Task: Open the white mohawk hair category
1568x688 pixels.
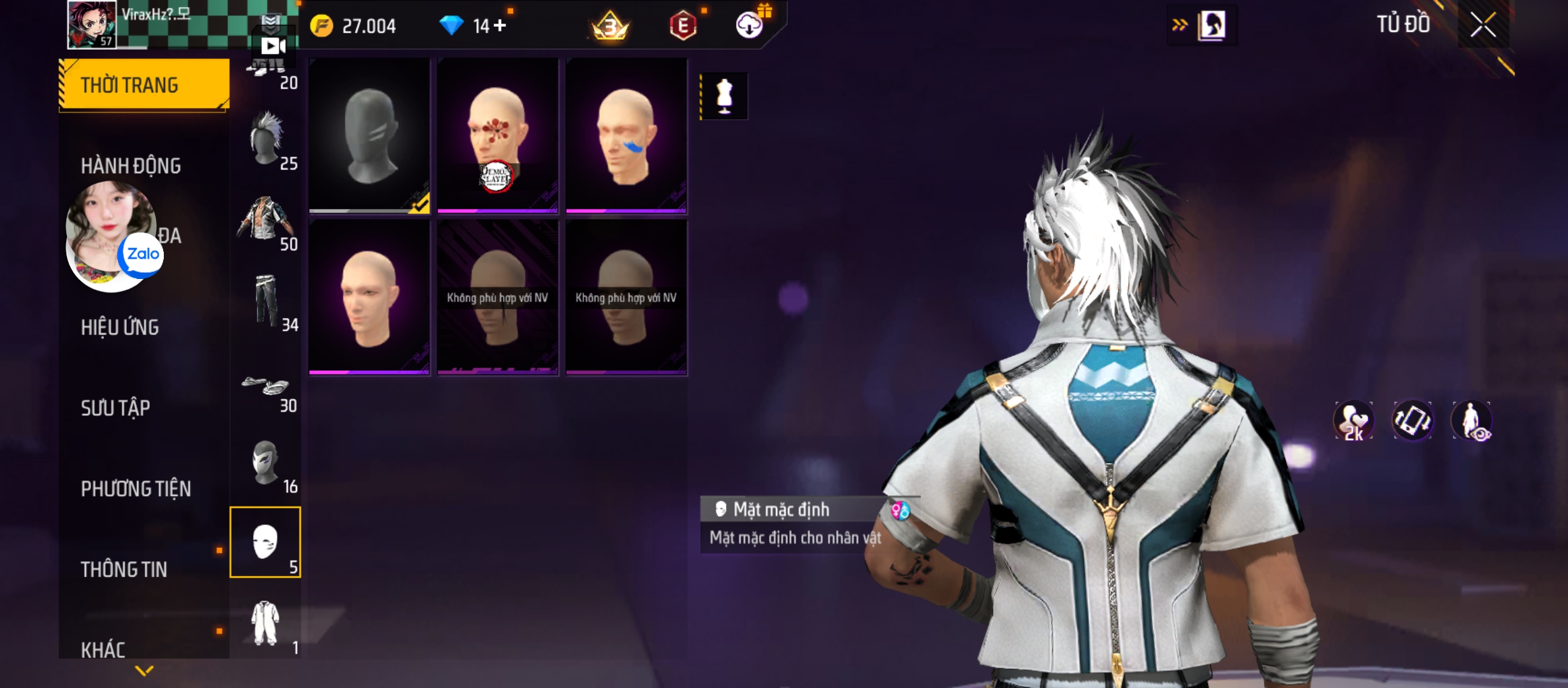Action: pos(266,140)
